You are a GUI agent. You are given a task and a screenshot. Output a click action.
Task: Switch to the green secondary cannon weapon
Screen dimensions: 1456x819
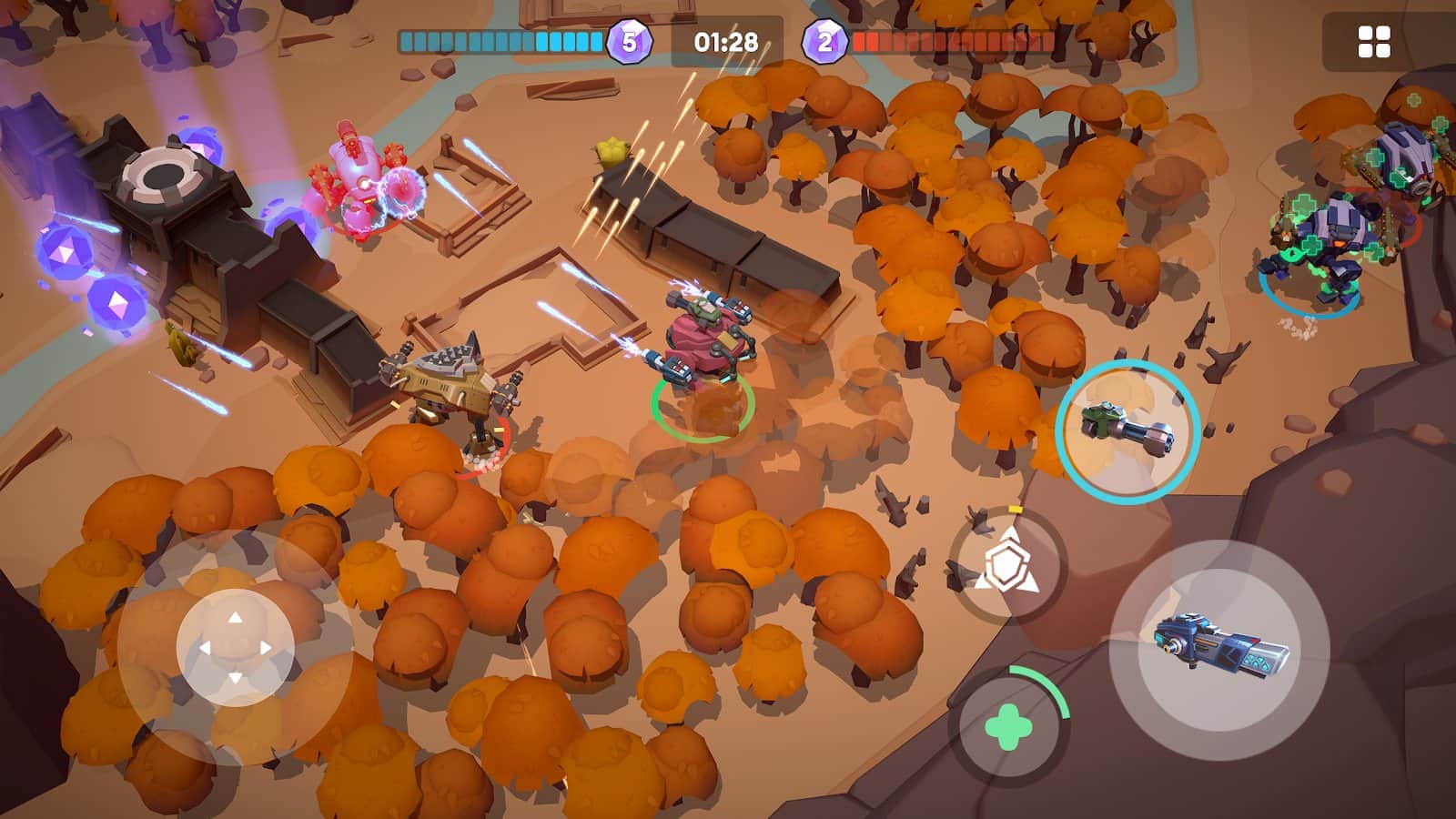click(x=1127, y=431)
